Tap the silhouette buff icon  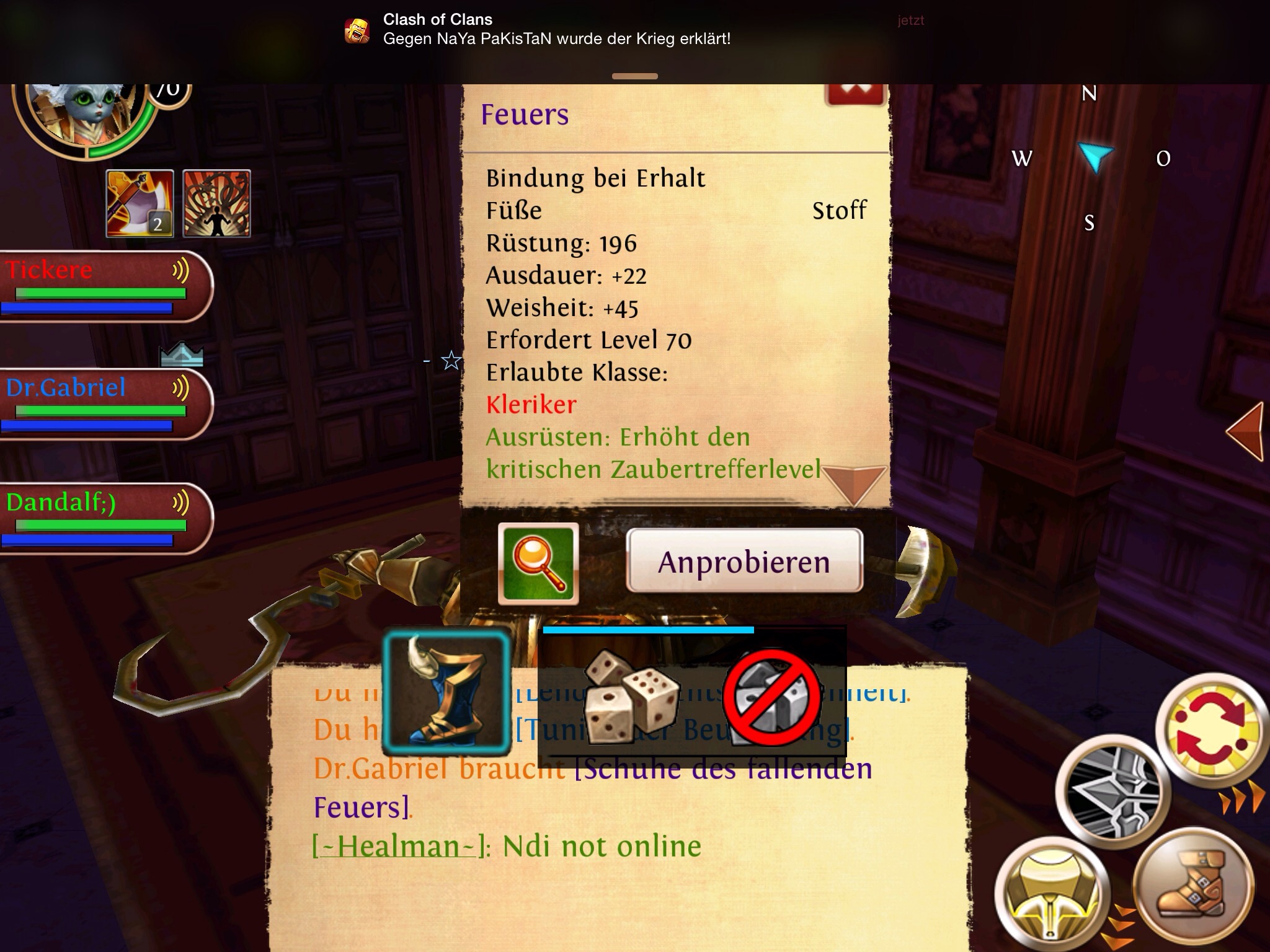click(x=217, y=203)
